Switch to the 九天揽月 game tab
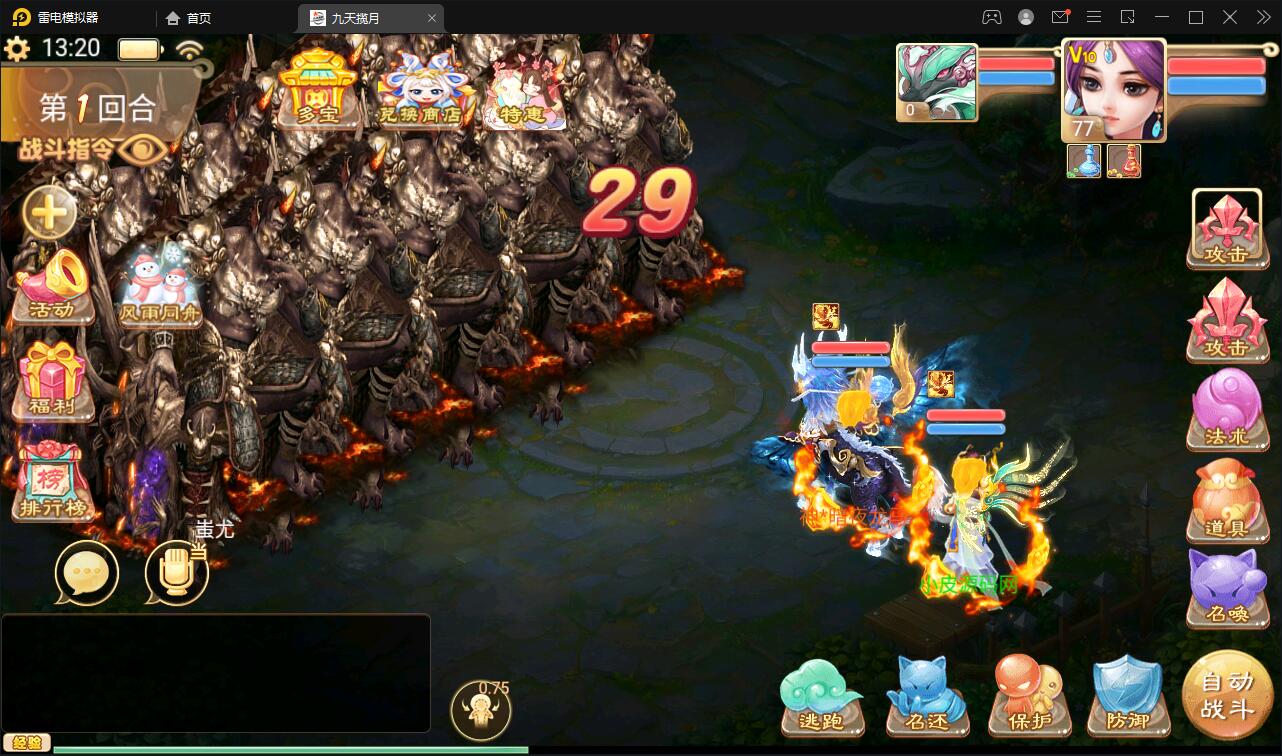The width and height of the screenshot is (1282, 756). coord(355,17)
